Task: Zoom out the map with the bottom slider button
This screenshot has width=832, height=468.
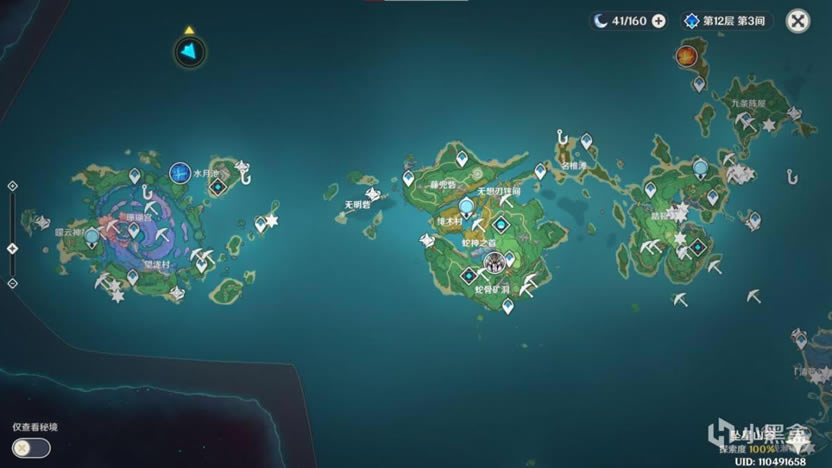Action: [x=12, y=283]
